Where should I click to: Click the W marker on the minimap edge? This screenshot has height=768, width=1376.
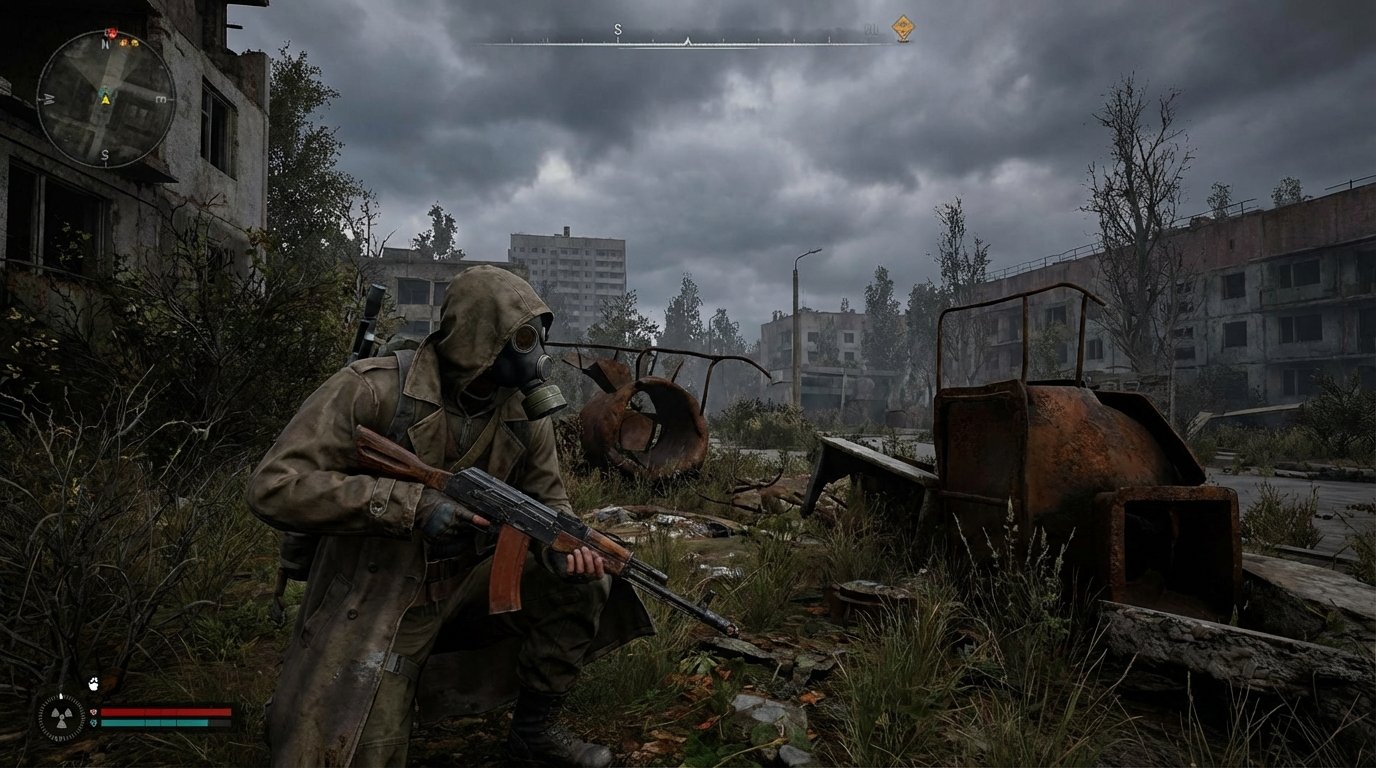pos(47,98)
